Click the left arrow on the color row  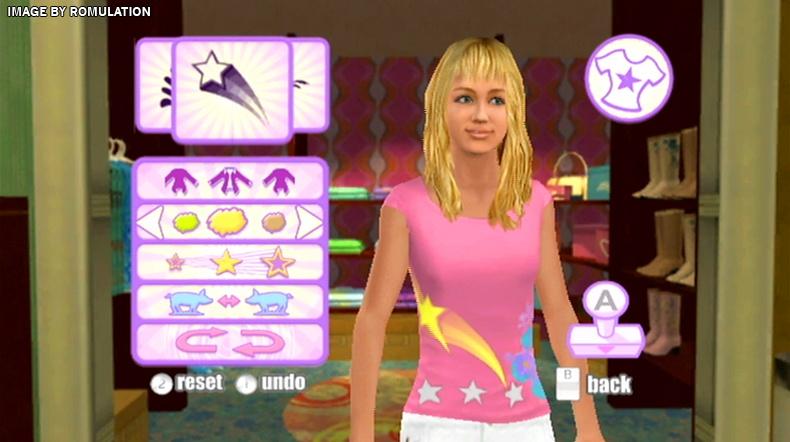[150, 222]
